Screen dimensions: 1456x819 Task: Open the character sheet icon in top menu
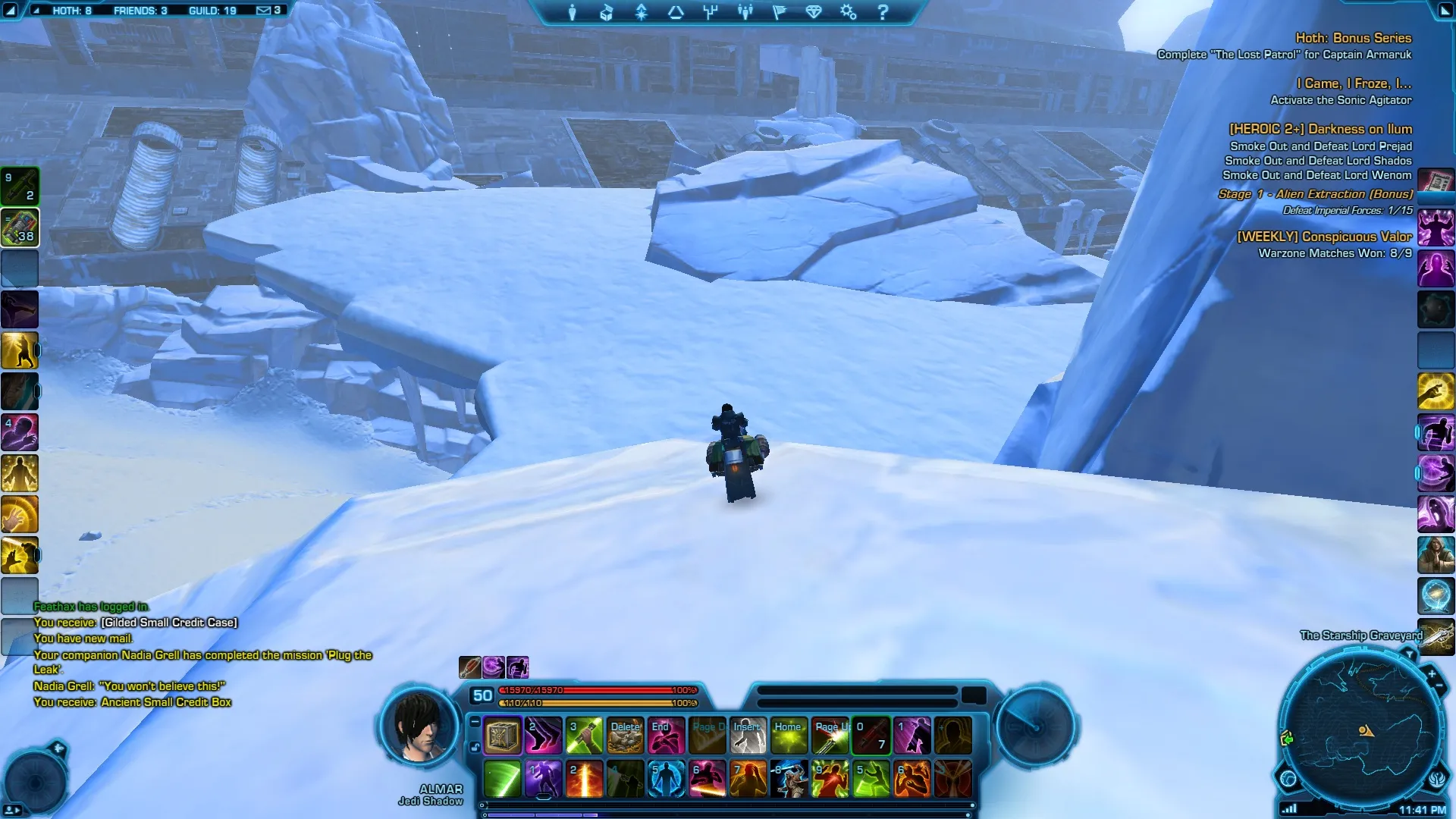[573, 12]
